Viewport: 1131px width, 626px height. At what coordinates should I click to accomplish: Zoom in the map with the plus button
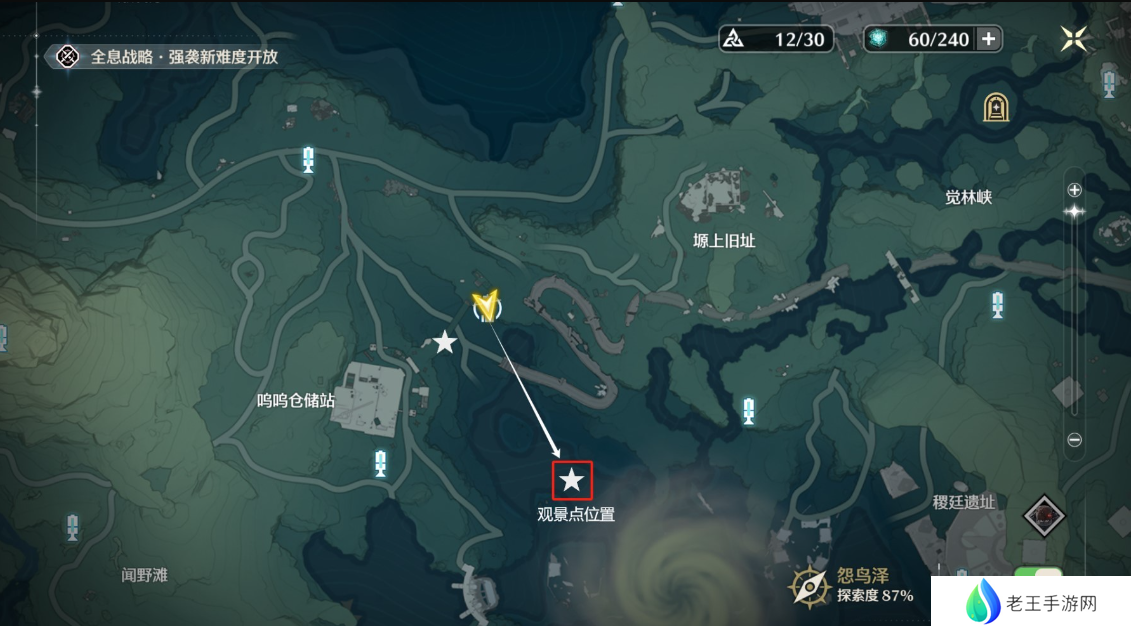point(1075,190)
